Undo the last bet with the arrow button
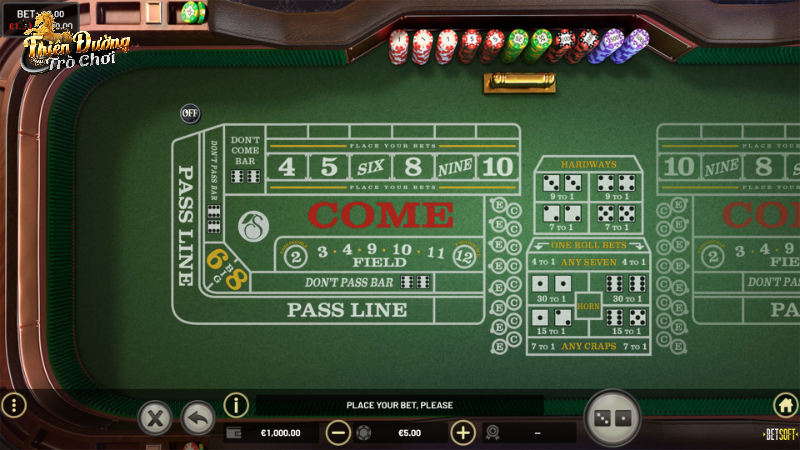This screenshot has width=800, height=450. tap(198, 416)
